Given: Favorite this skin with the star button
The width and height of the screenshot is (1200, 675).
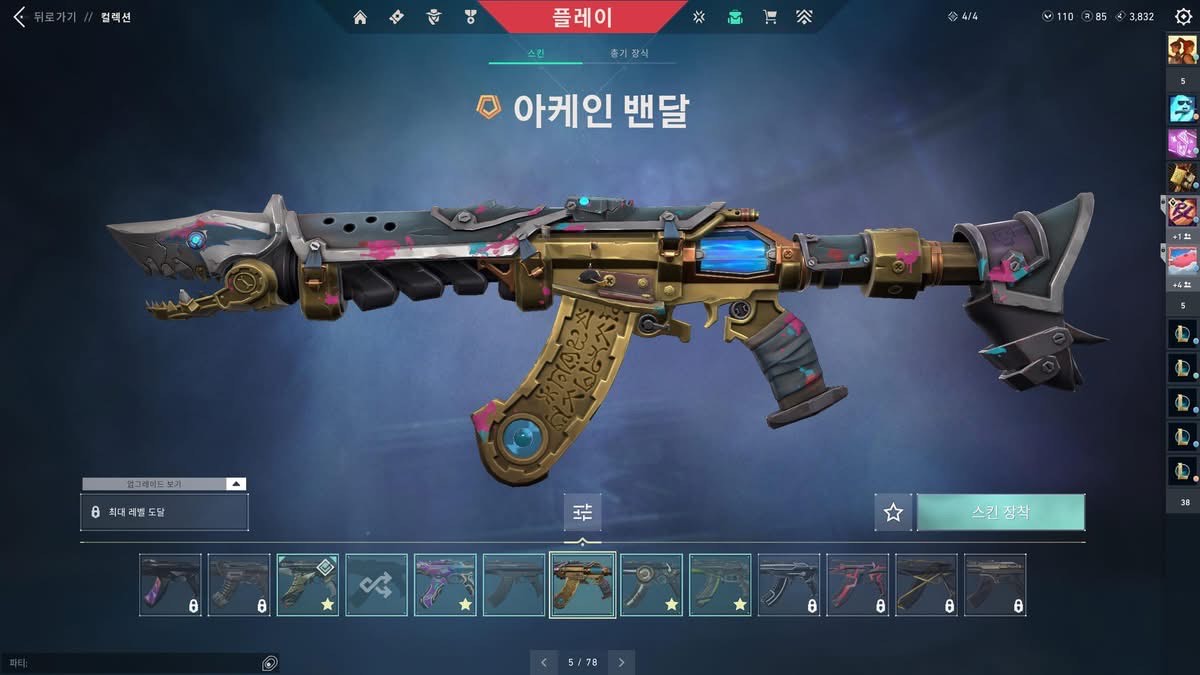Looking at the screenshot, I should coord(893,512).
